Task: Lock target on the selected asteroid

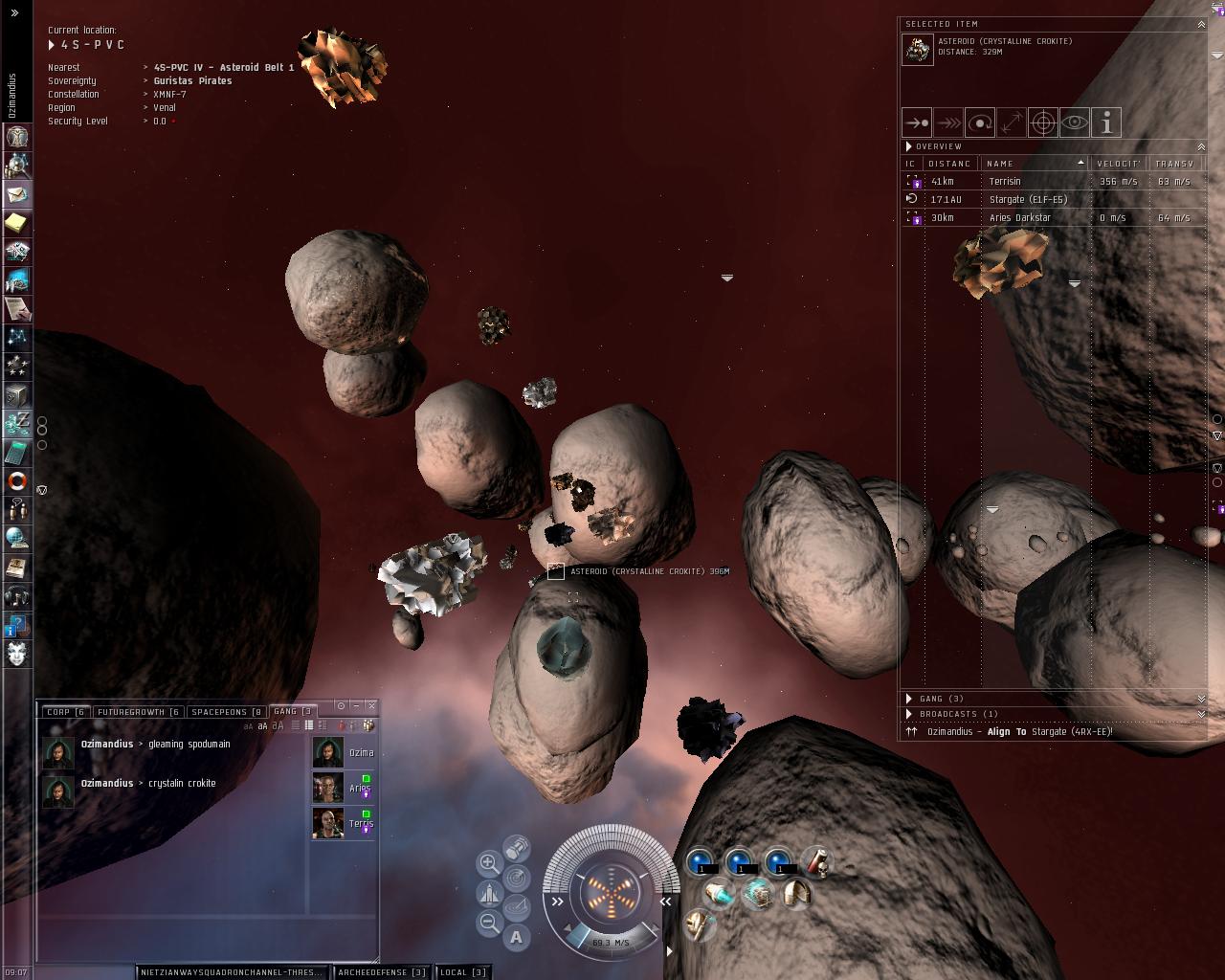Action: [1043, 122]
